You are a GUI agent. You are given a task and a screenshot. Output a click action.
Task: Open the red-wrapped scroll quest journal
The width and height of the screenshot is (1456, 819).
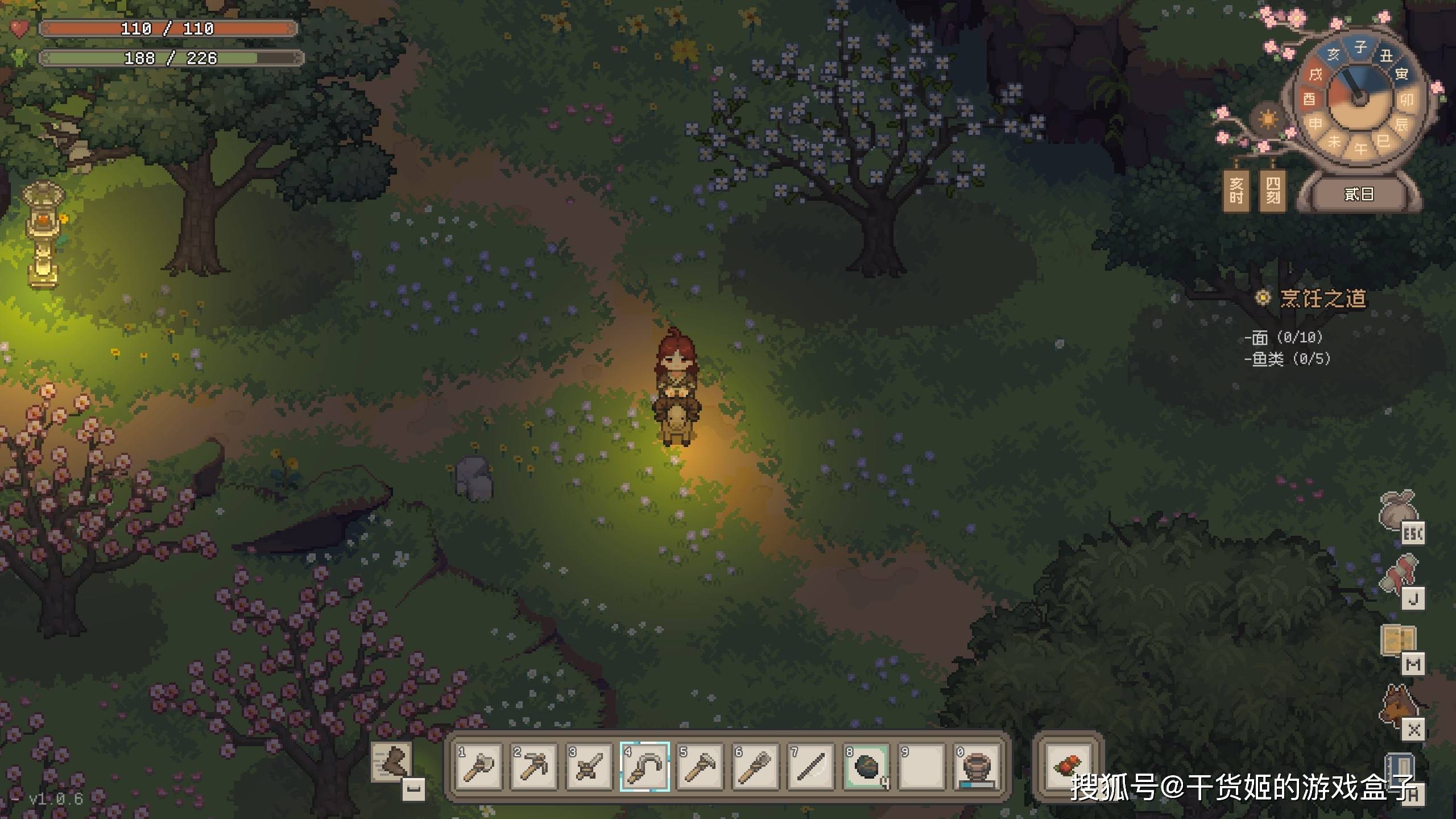point(1400,574)
